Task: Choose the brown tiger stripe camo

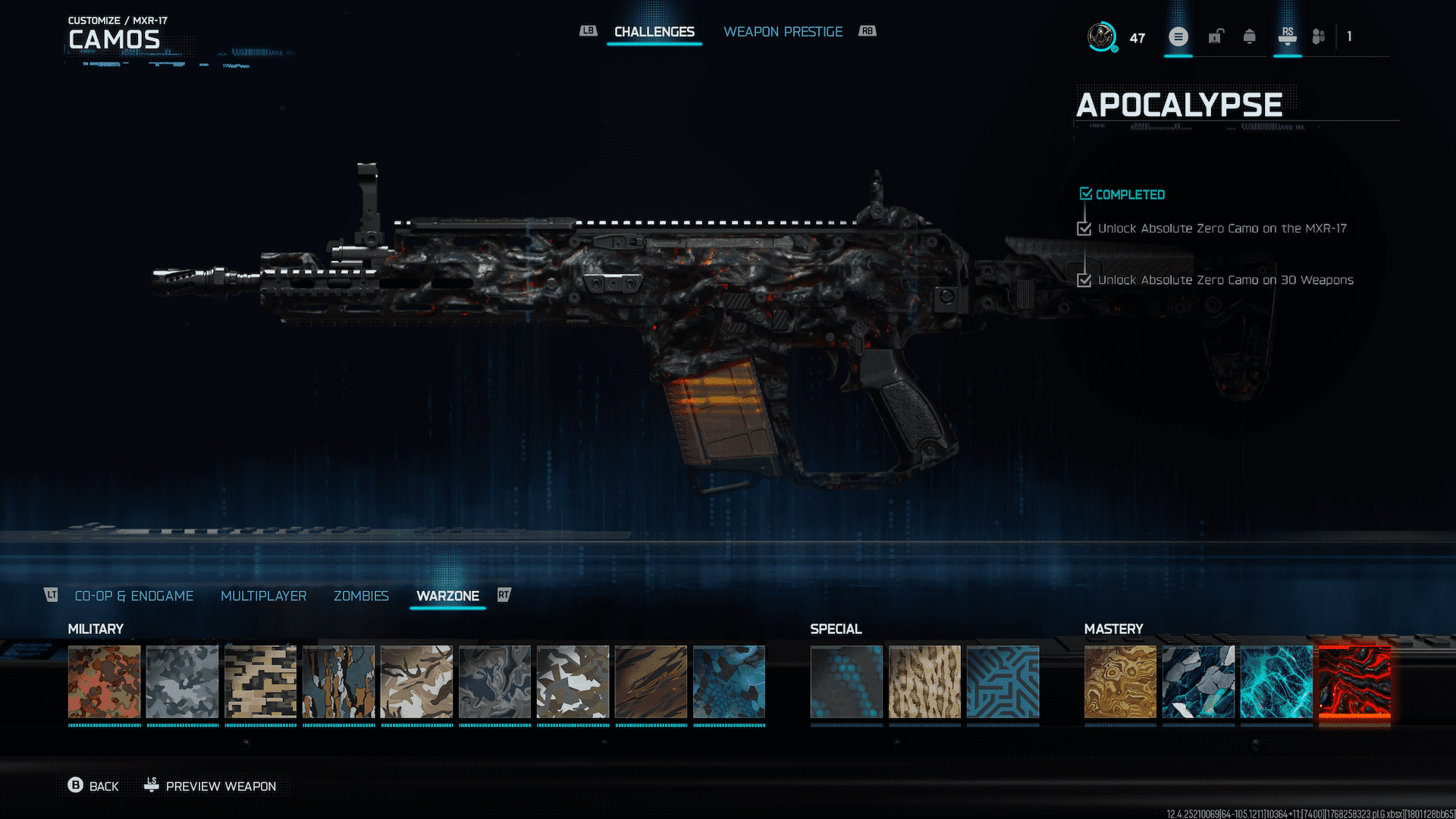Action: (651, 682)
